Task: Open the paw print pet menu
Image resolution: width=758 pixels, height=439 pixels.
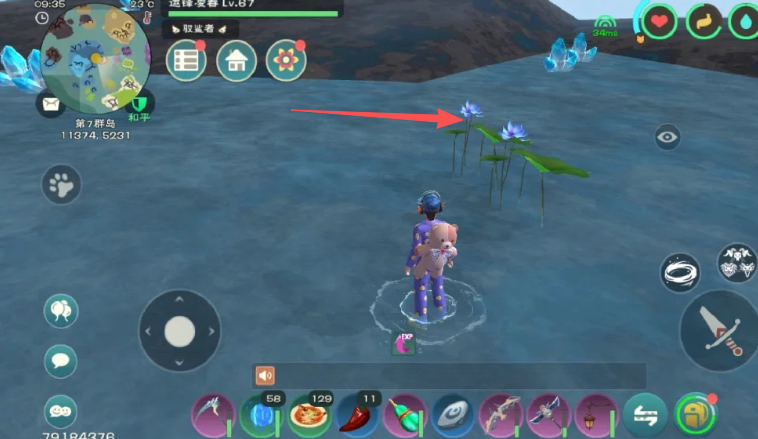Action: [61, 184]
